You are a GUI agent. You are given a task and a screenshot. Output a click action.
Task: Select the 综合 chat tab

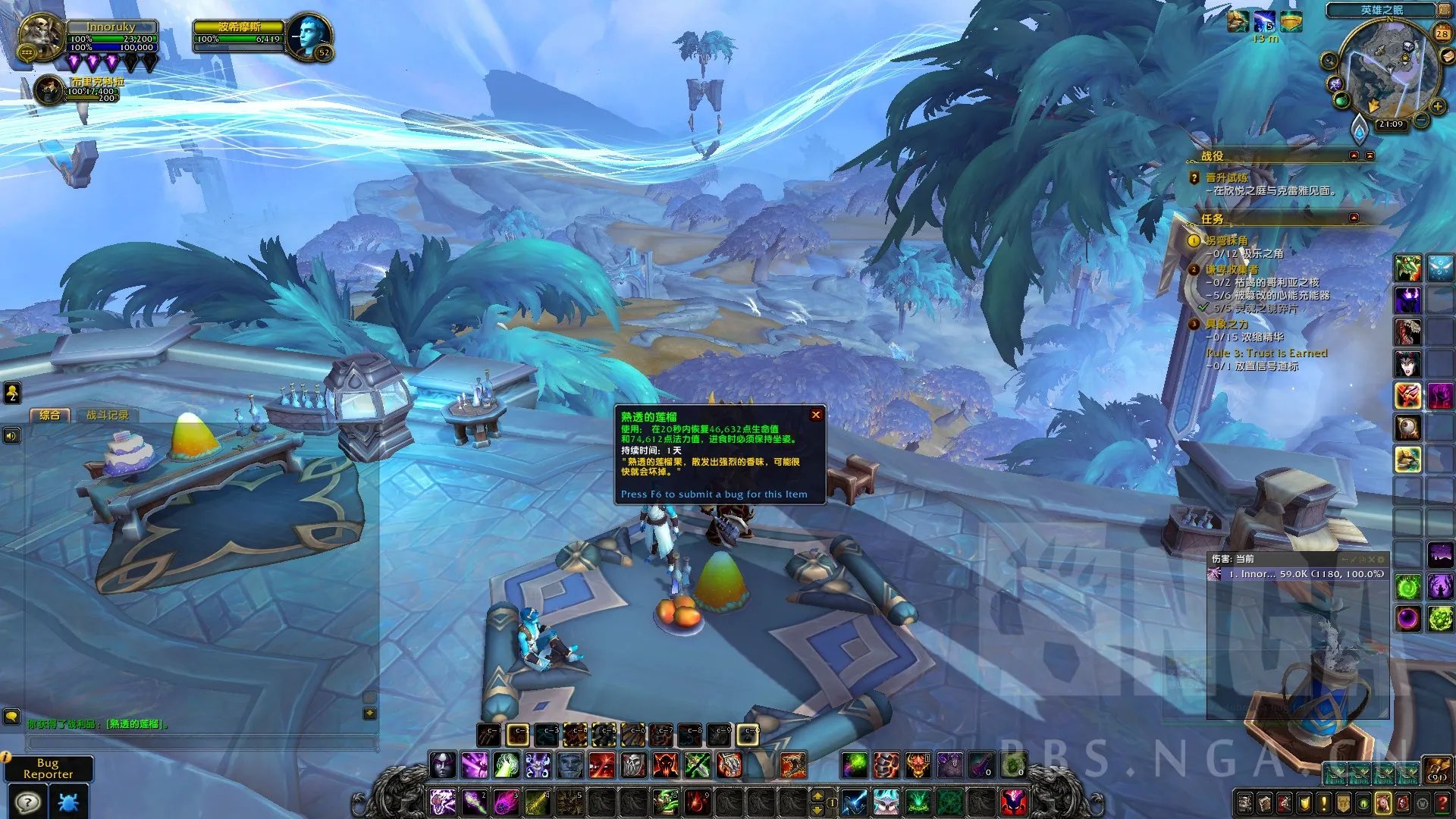pos(49,415)
